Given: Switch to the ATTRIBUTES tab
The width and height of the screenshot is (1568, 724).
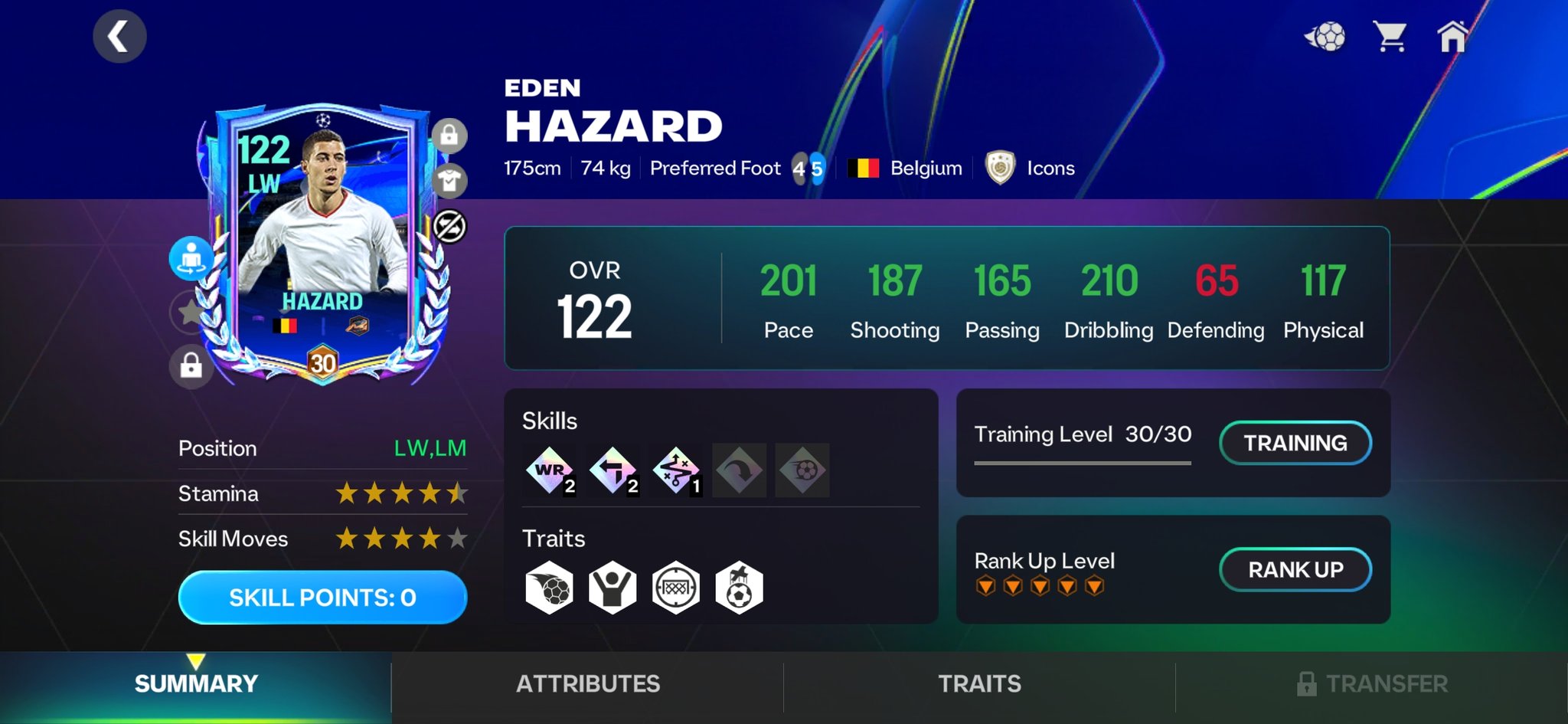Looking at the screenshot, I should 586,684.
